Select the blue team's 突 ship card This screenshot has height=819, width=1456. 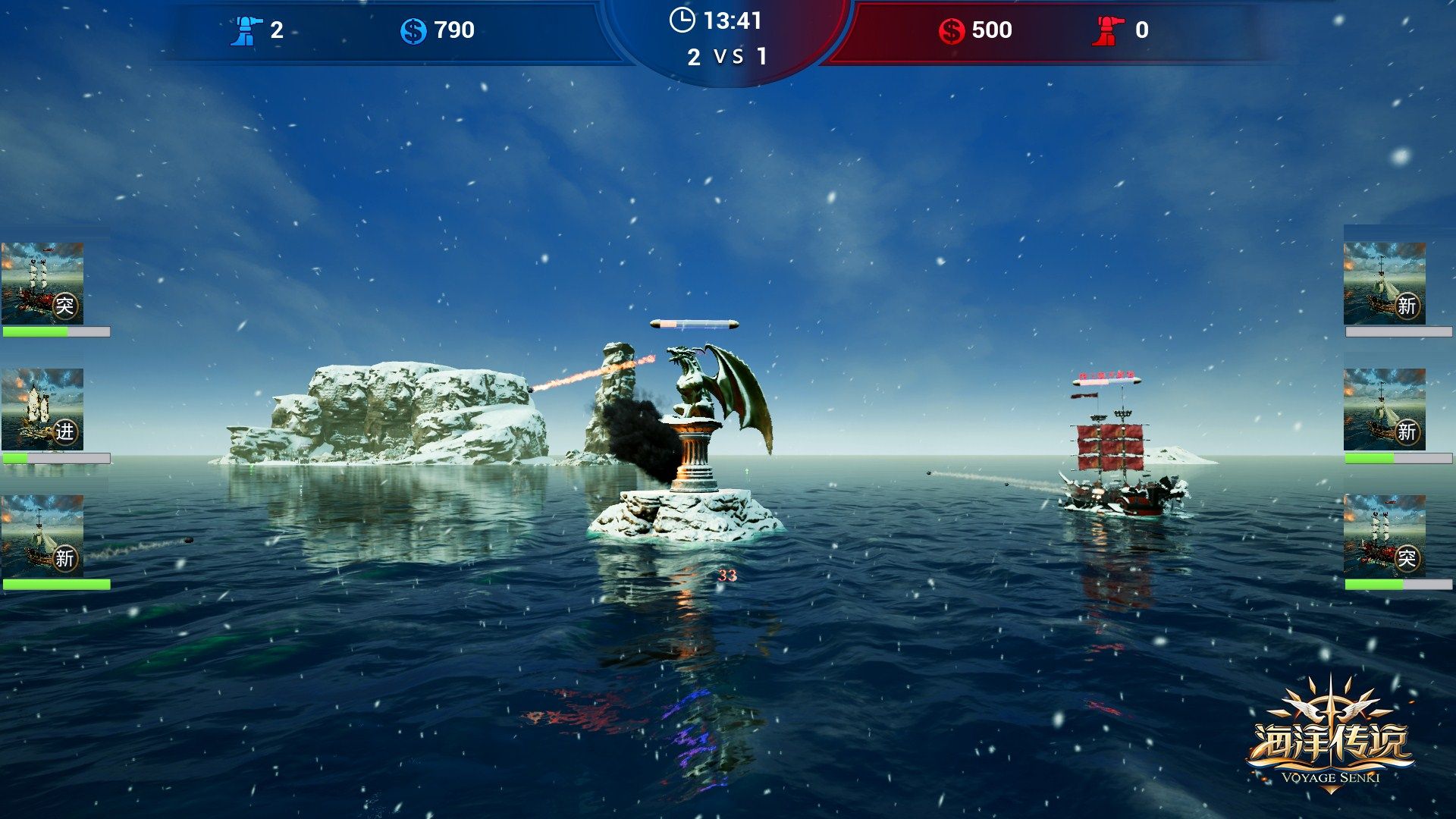(x=42, y=284)
